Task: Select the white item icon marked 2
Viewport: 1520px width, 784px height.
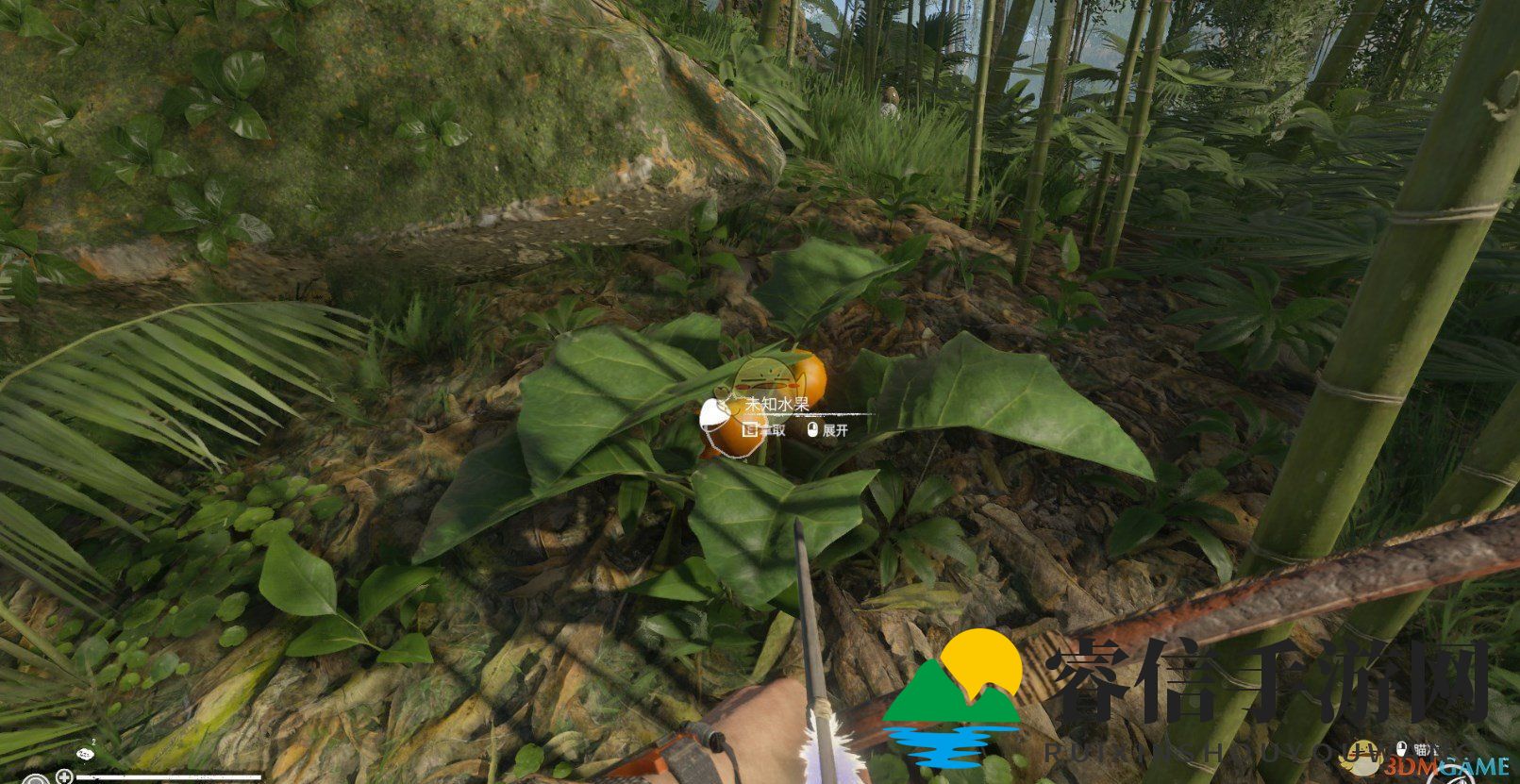Action: click(x=86, y=754)
